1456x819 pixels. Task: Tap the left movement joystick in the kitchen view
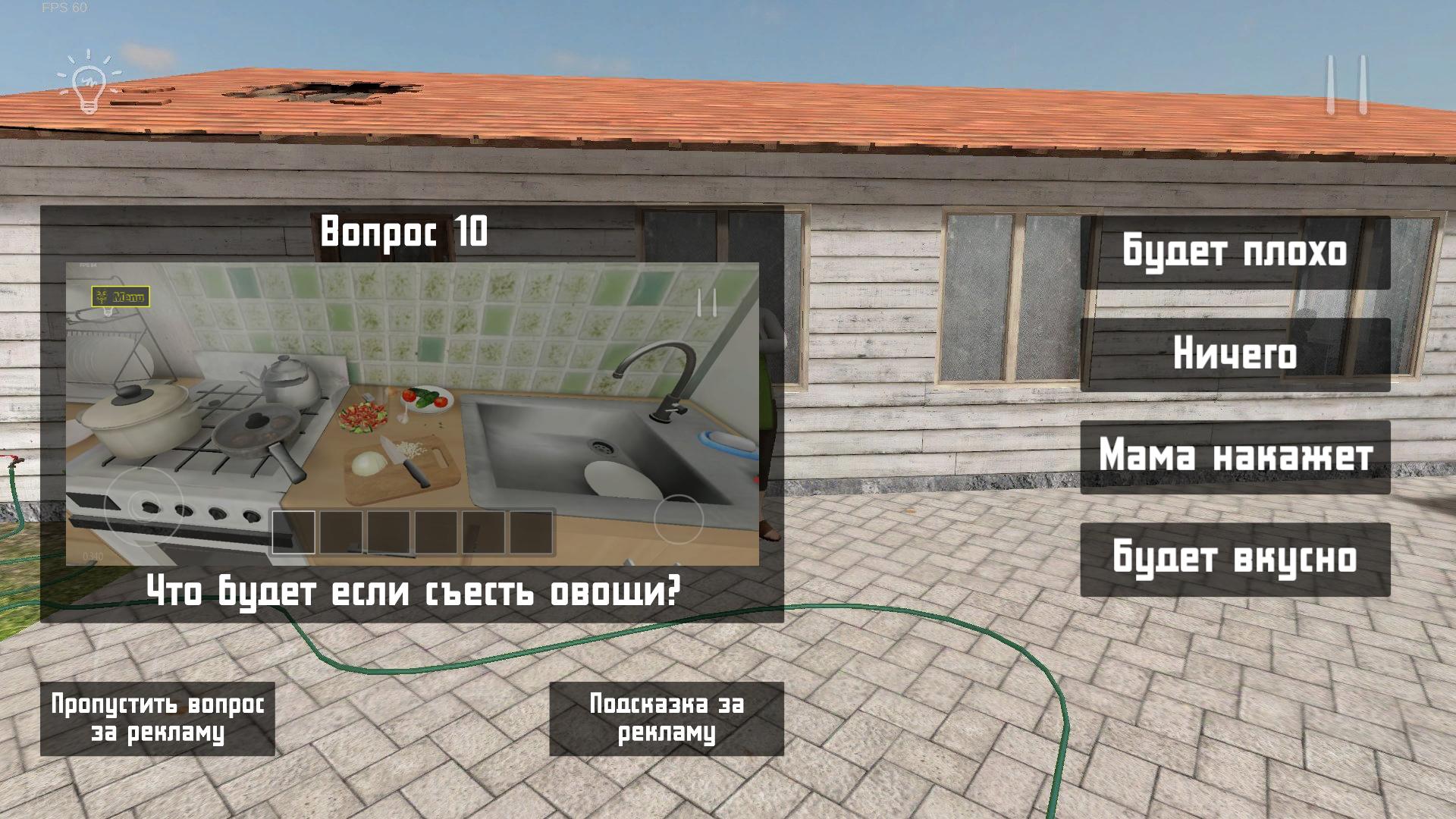tap(143, 503)
